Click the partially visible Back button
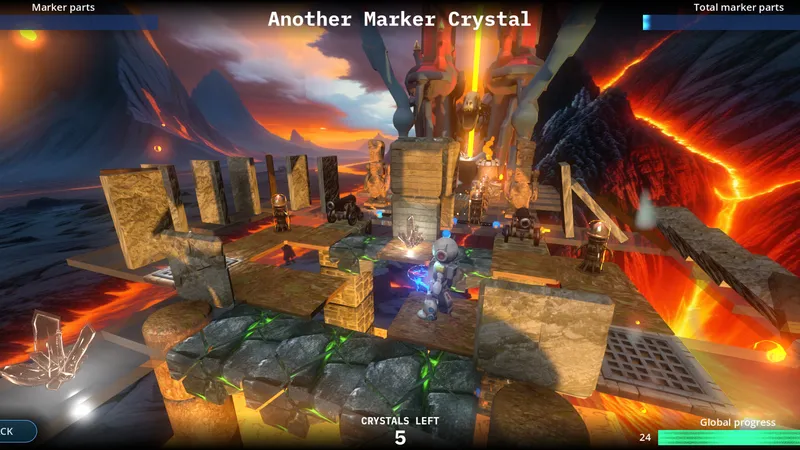800x450 pixels. click(14, 431)
